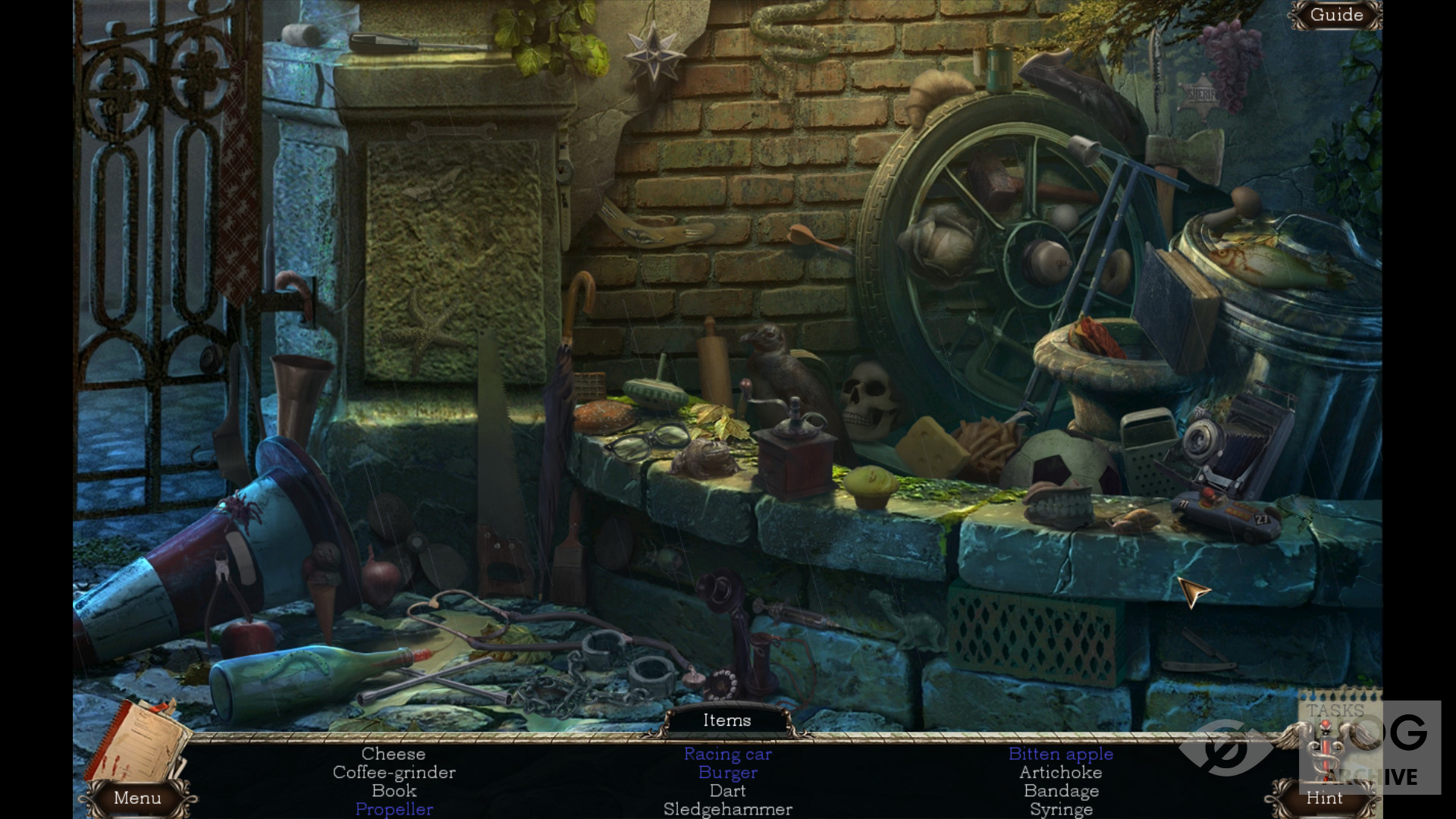Image resolution: width=1456 pixels, height=819 pixels.
Task: Use the Hint button
Action: [x=1324, y=798]
